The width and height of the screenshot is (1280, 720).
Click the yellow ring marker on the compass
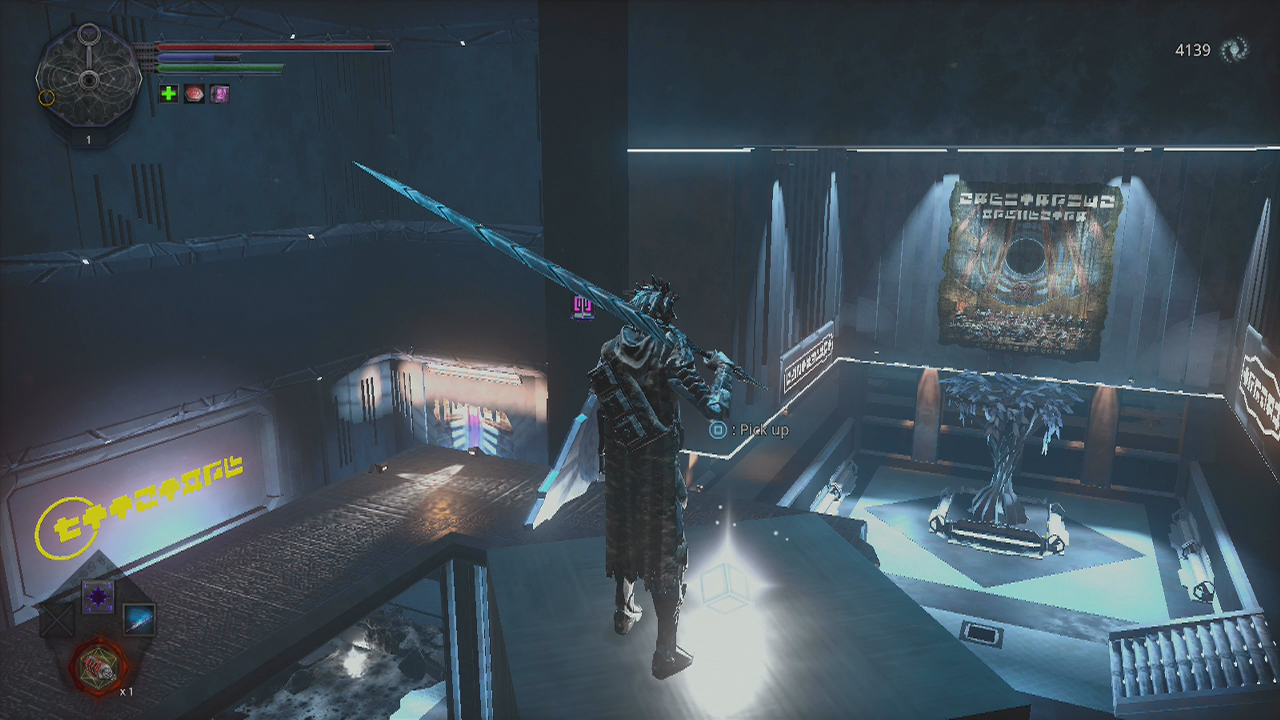45,98
